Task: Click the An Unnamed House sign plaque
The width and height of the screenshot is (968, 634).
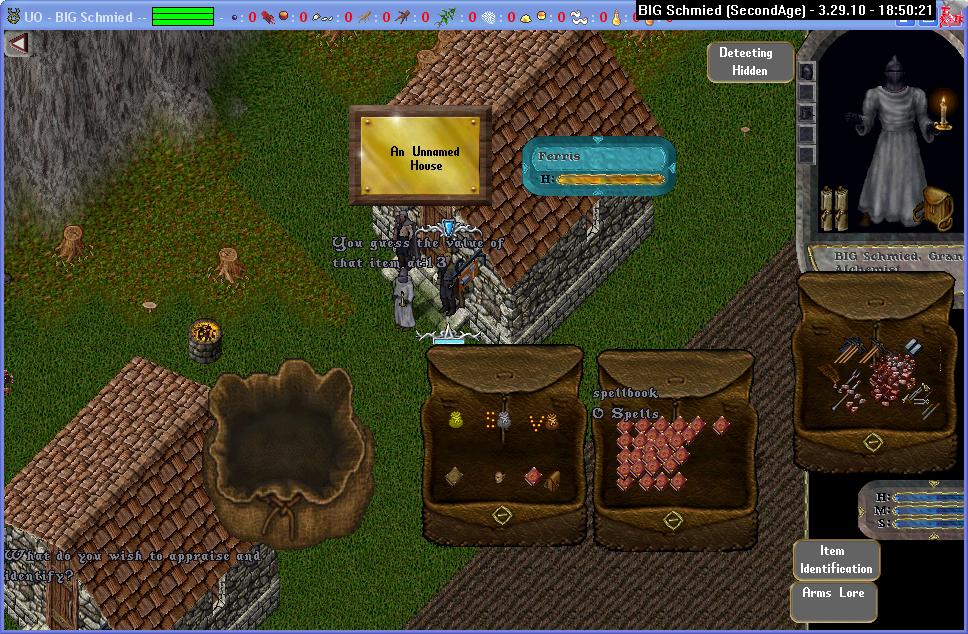Action: (421, 157)
